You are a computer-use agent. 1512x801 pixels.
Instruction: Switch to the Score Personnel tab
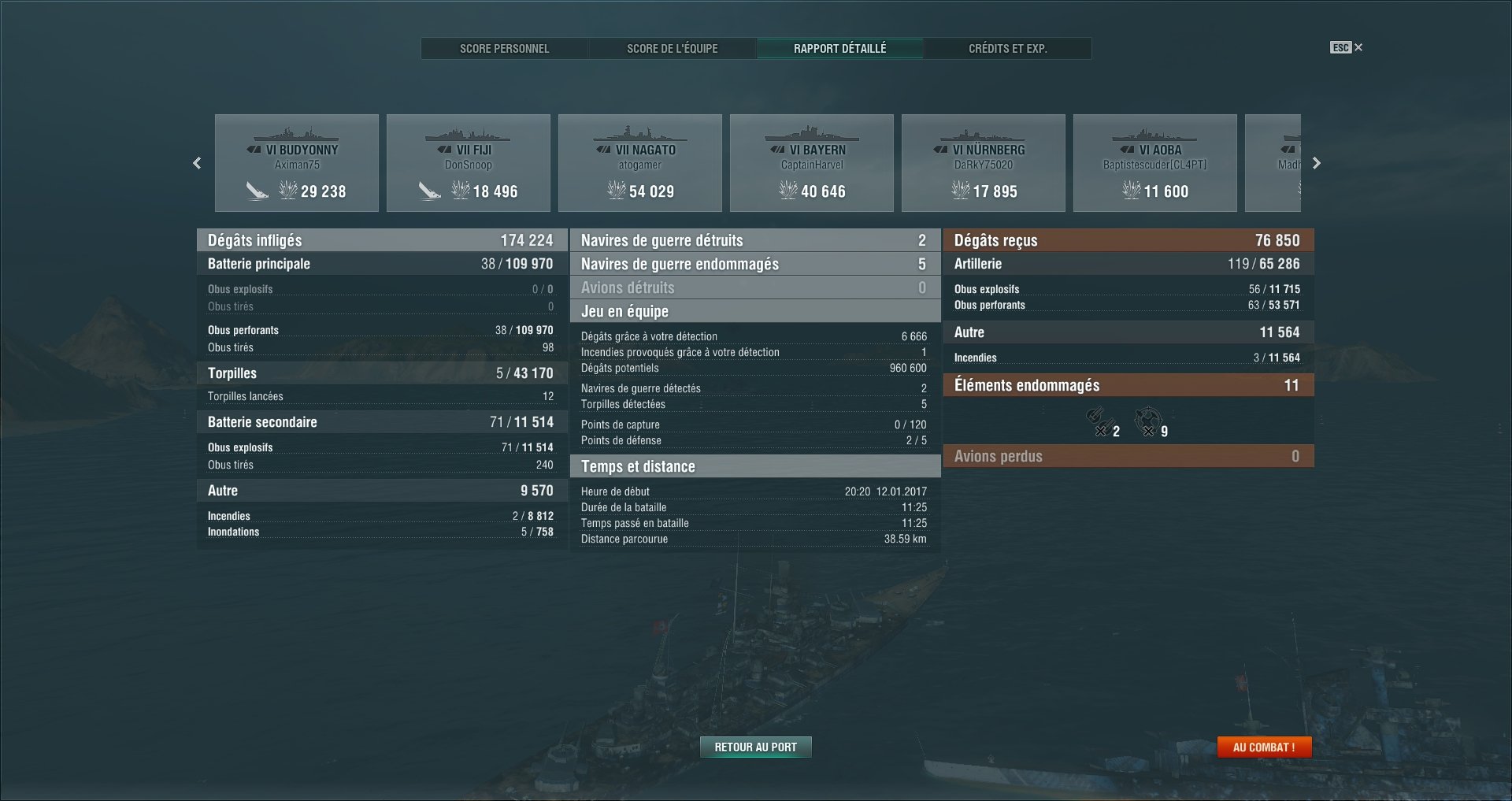tap(504, 49)
